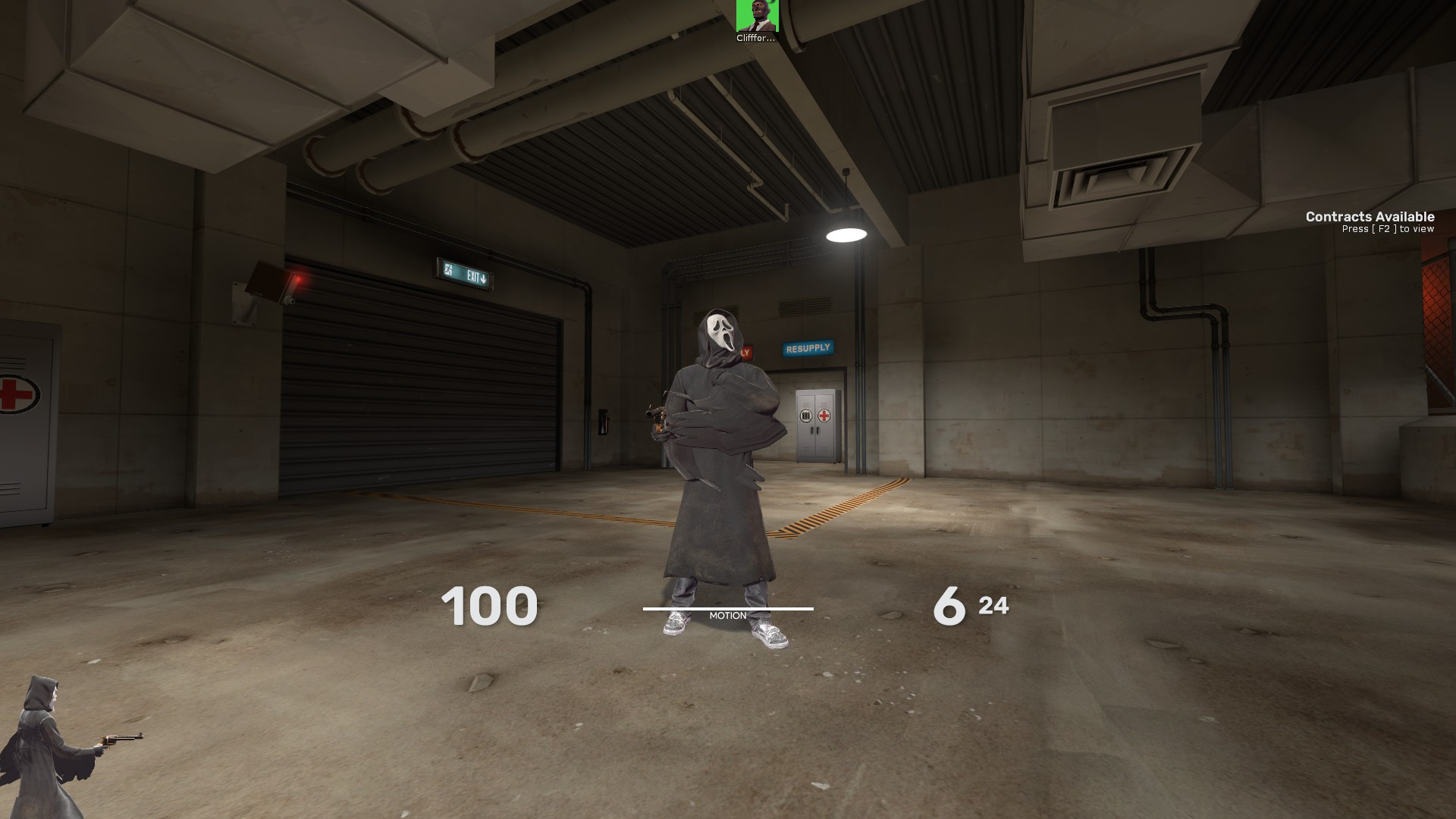Toggle the MOTION indicator on the charge meter

pyautogui.click(x=727, y=615)
